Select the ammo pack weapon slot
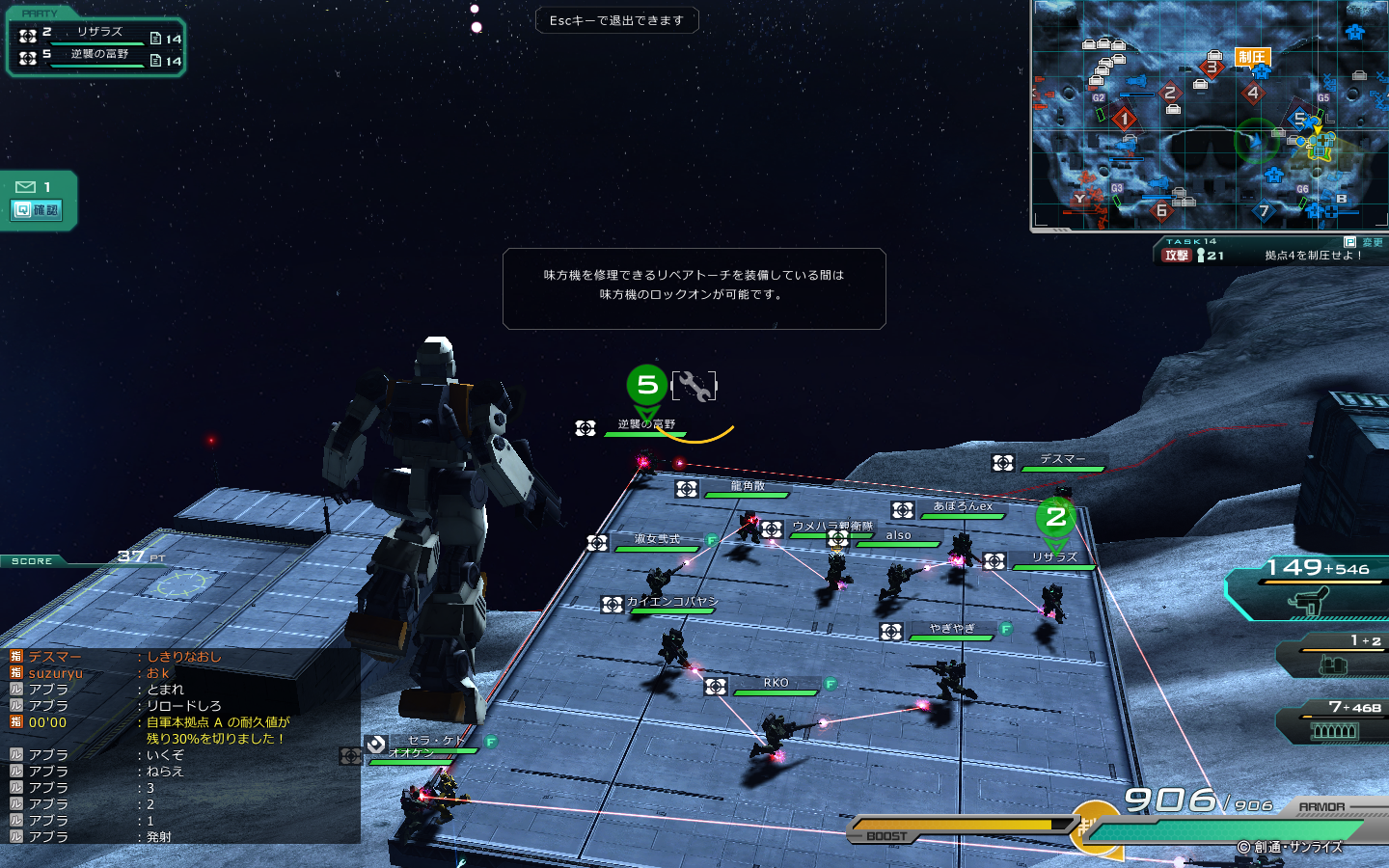The height and width of the screenshot is (868, 1389). point(1335,723)
